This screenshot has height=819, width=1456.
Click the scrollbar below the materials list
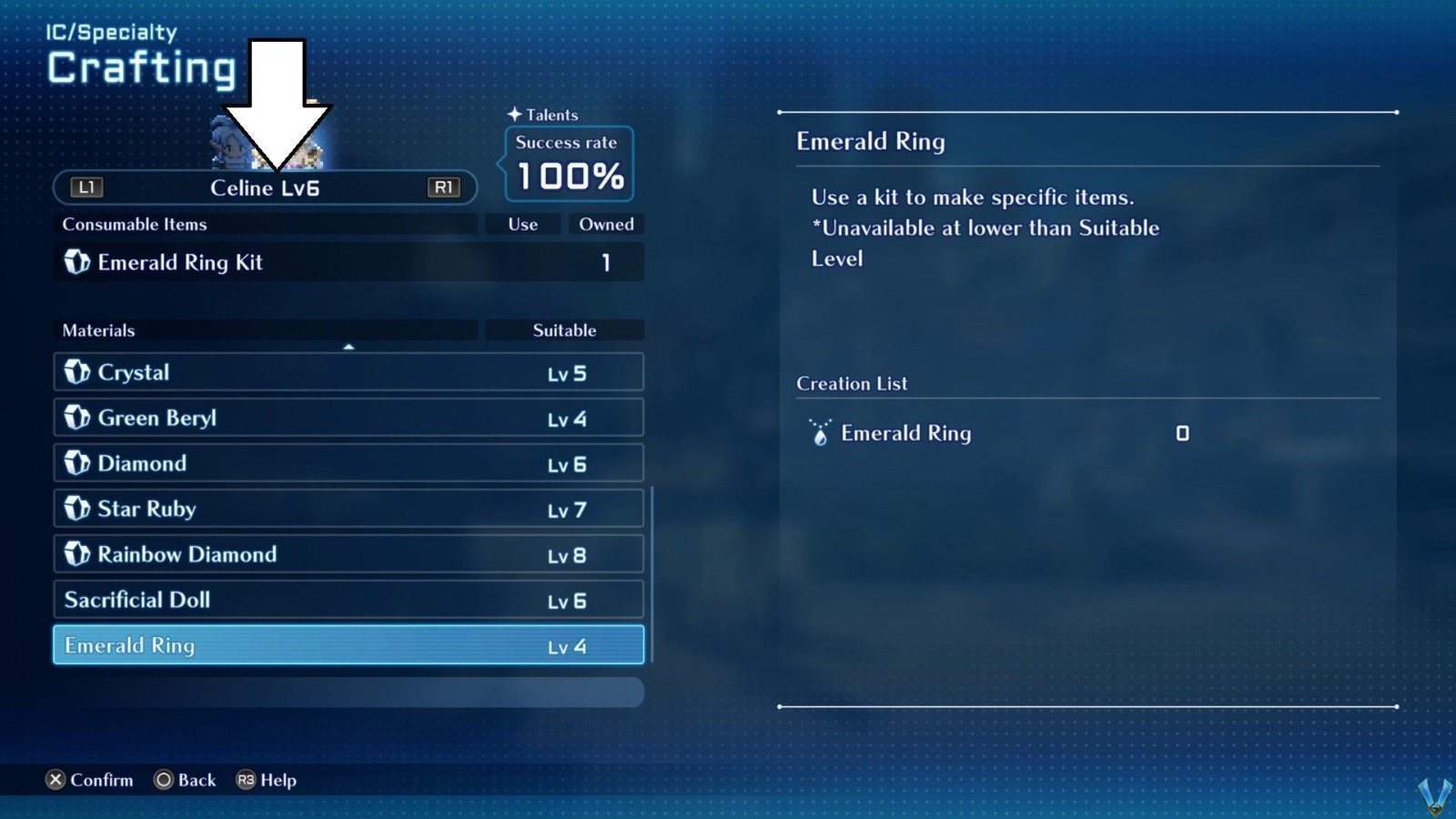click(x=349, y=693)
